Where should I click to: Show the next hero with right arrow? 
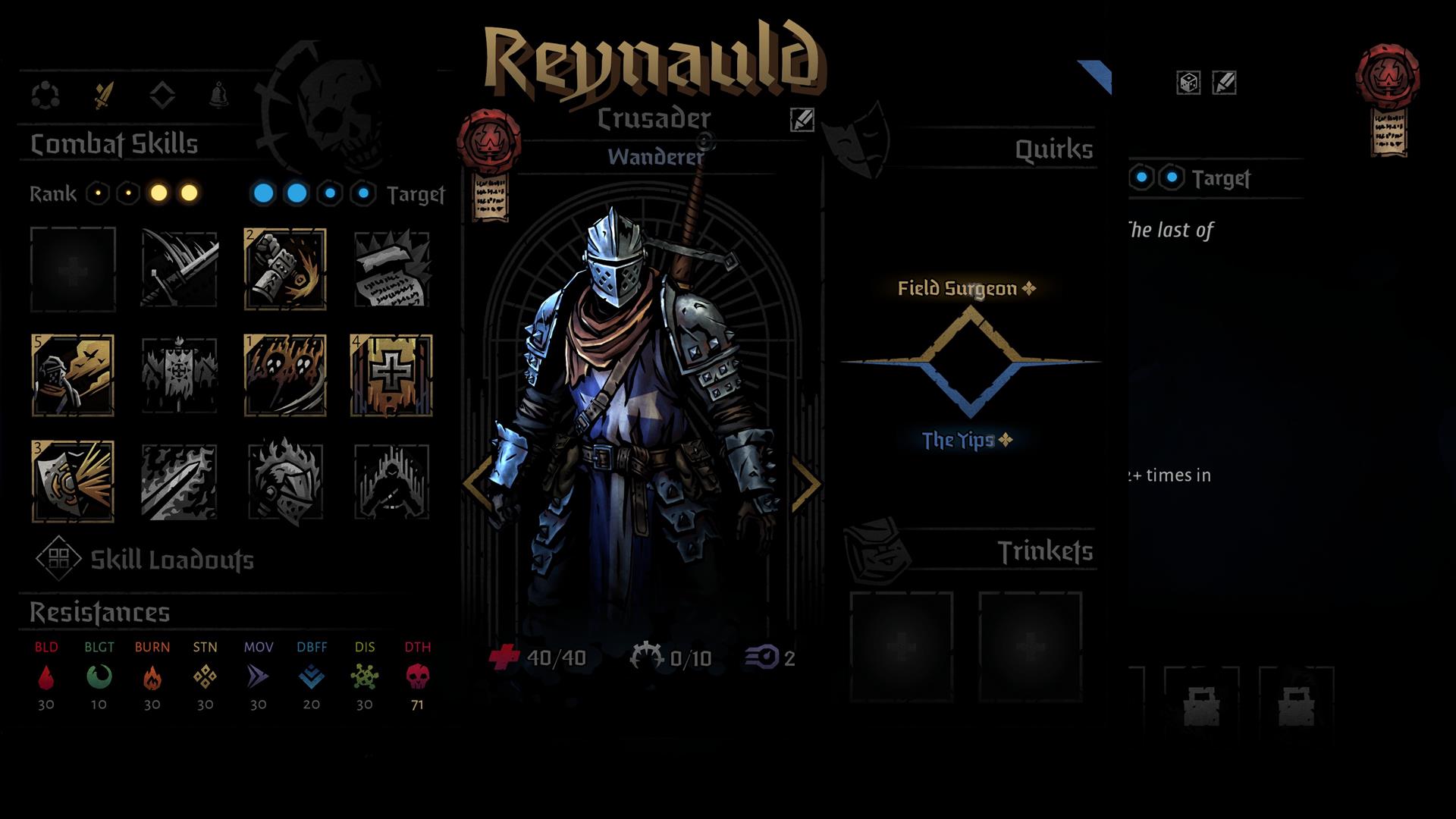point(805,483)
